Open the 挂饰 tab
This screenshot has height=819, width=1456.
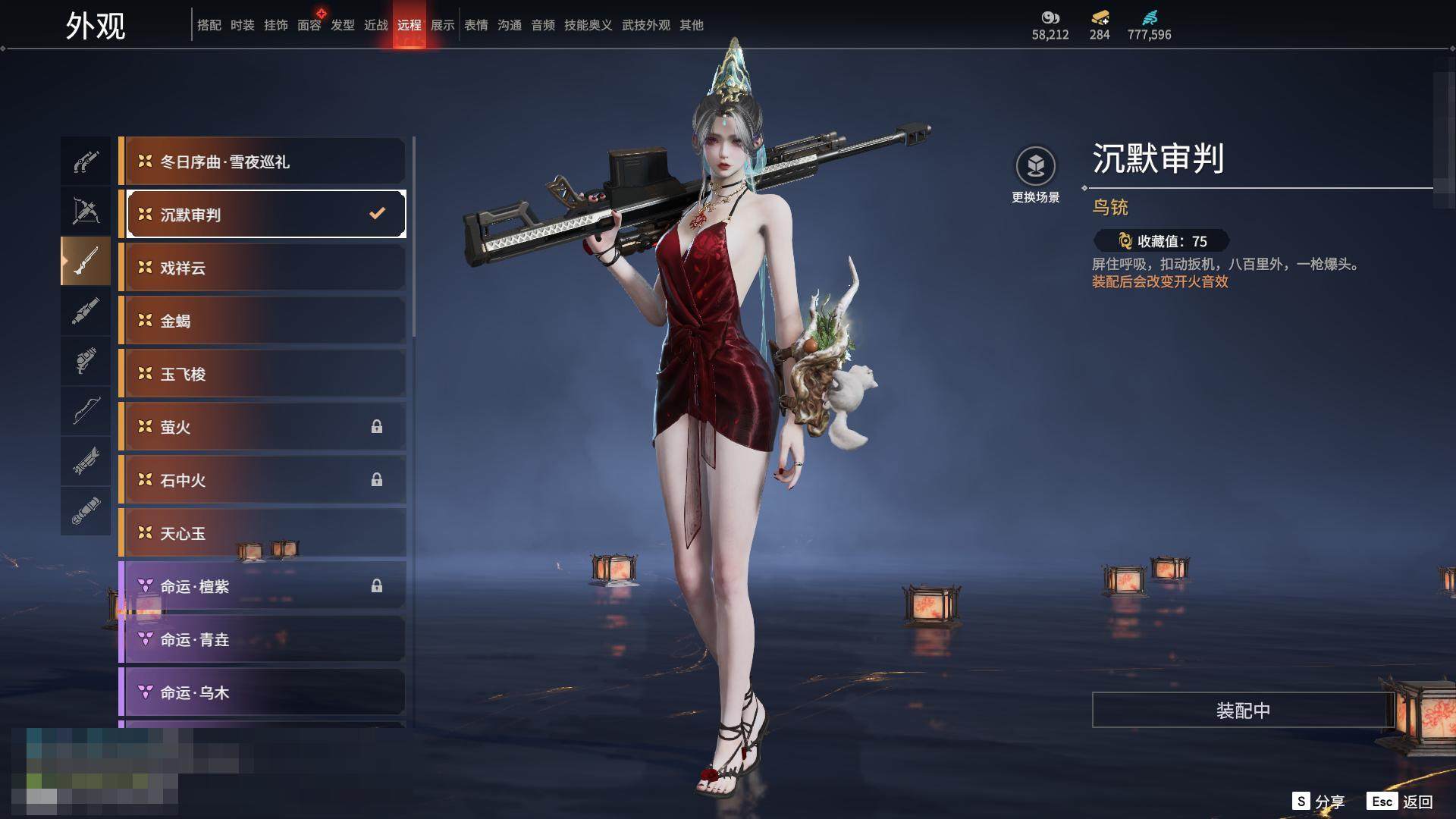(x=276, y=25)
